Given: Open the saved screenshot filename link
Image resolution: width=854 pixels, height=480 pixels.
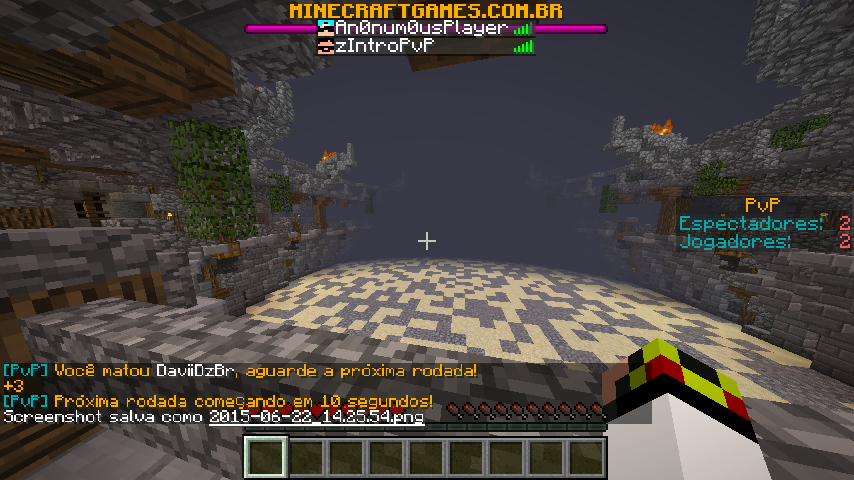Looking at the screenshot, I should [x=316, y=416].
